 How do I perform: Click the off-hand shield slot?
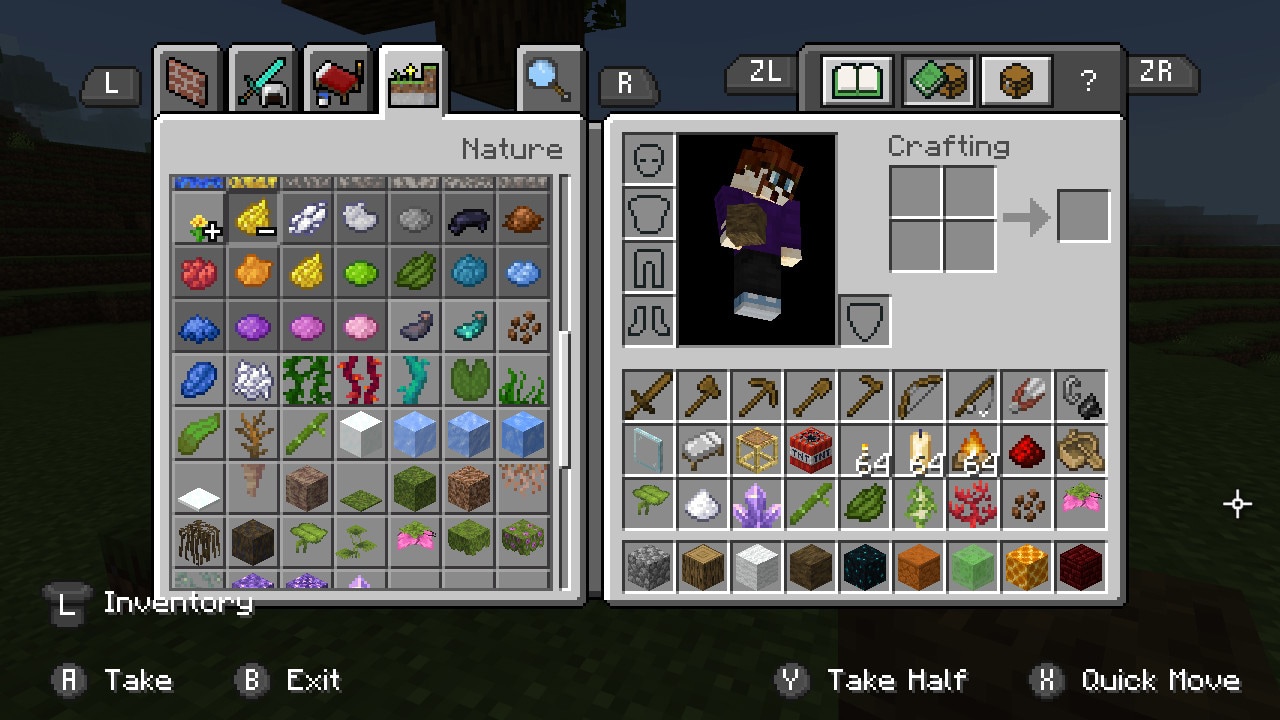[x=865, y=321]
